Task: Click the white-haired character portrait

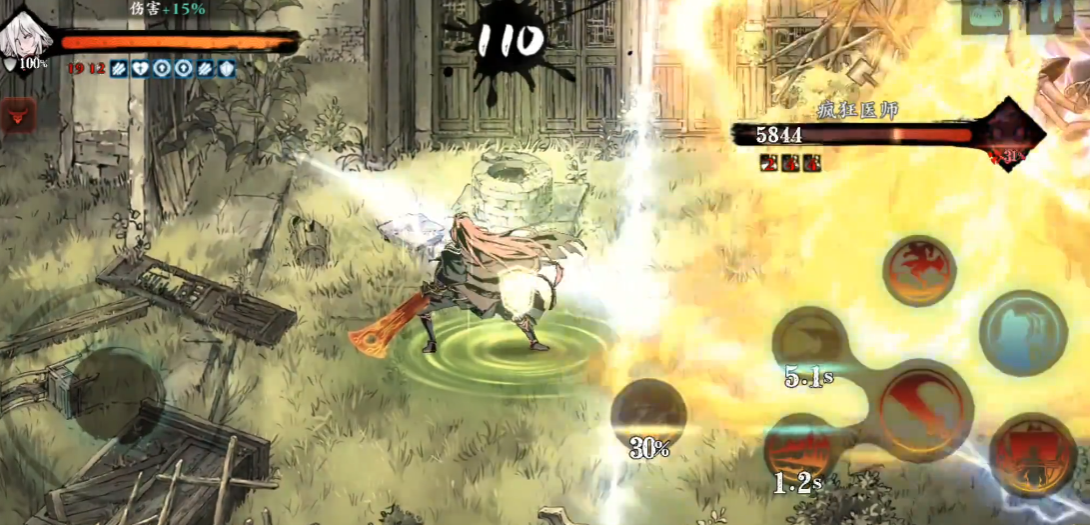Action: (24, 35)
